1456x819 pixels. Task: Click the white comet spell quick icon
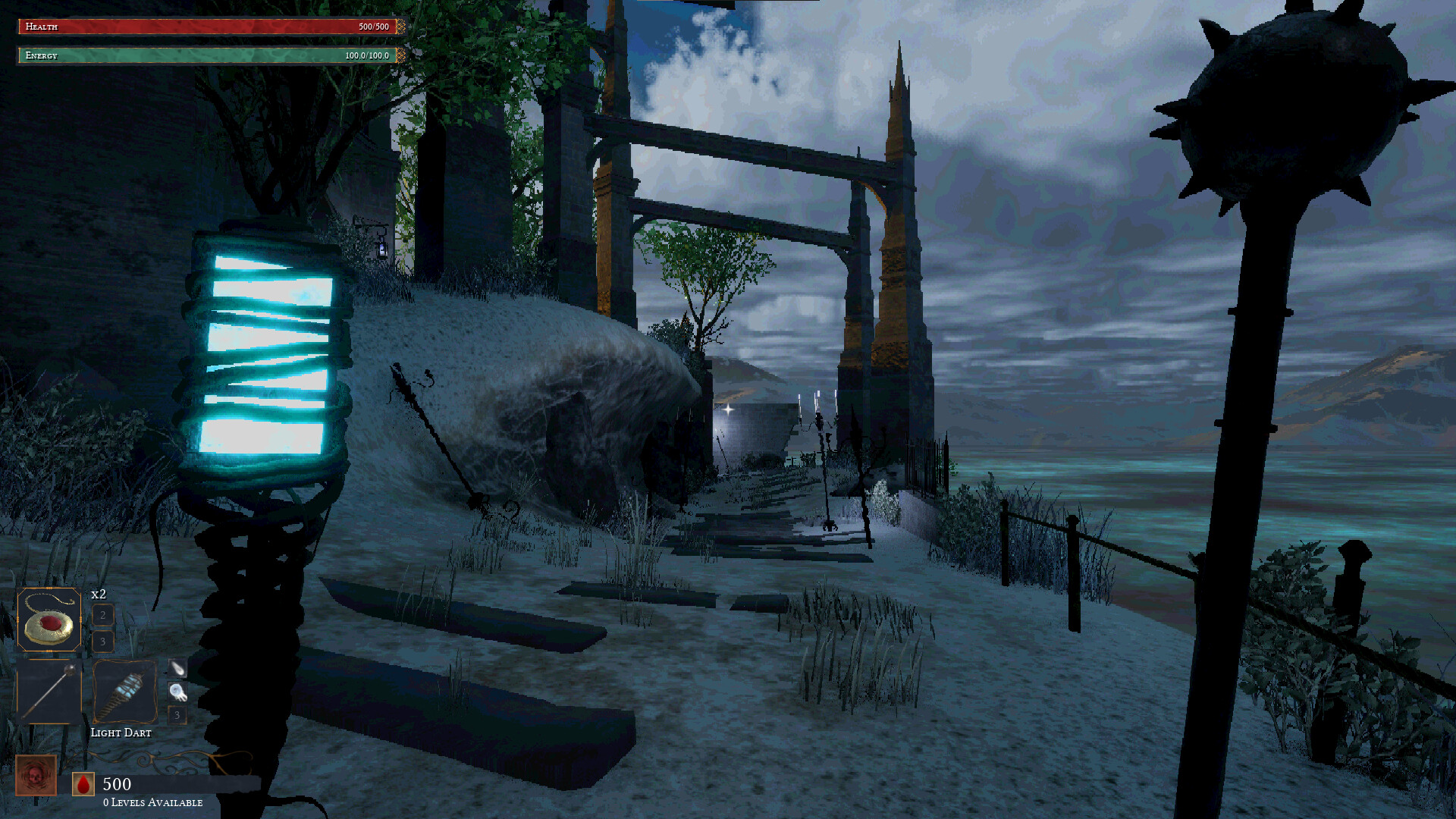click(x=177, y=669)
